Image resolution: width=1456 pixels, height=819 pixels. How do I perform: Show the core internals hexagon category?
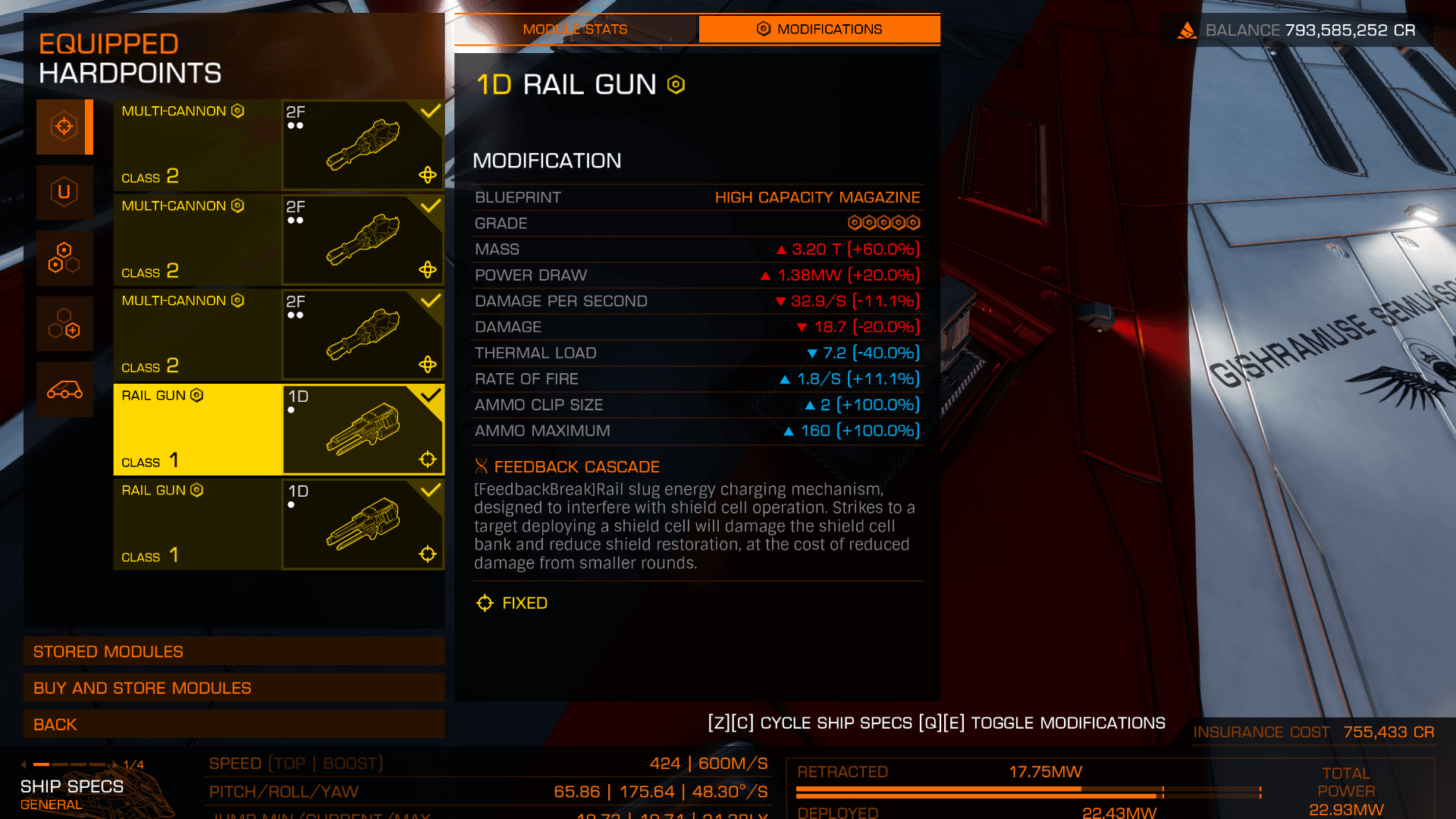(x=64, y=258)
